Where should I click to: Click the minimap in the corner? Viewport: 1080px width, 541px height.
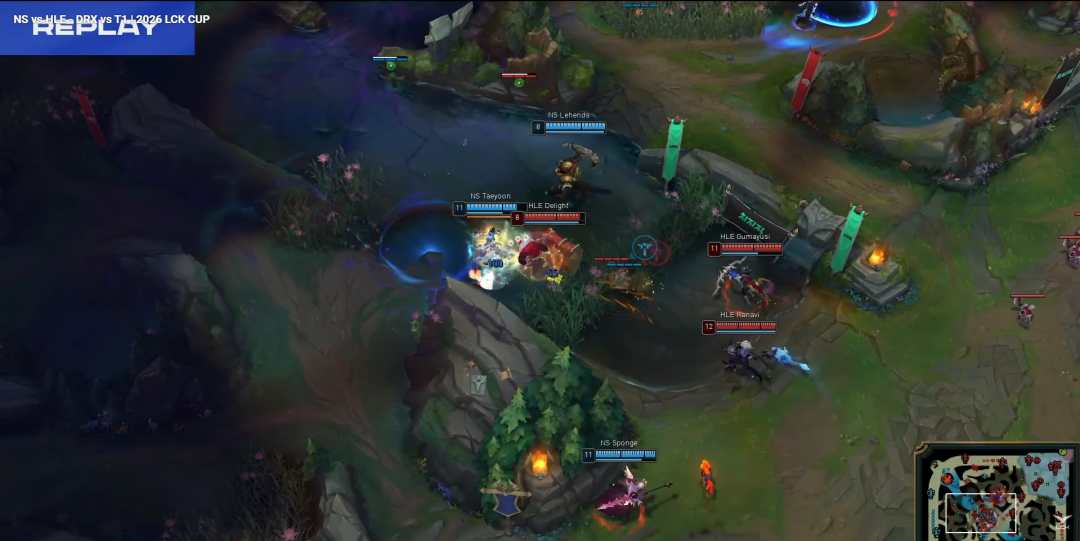(x=997, y=492)
